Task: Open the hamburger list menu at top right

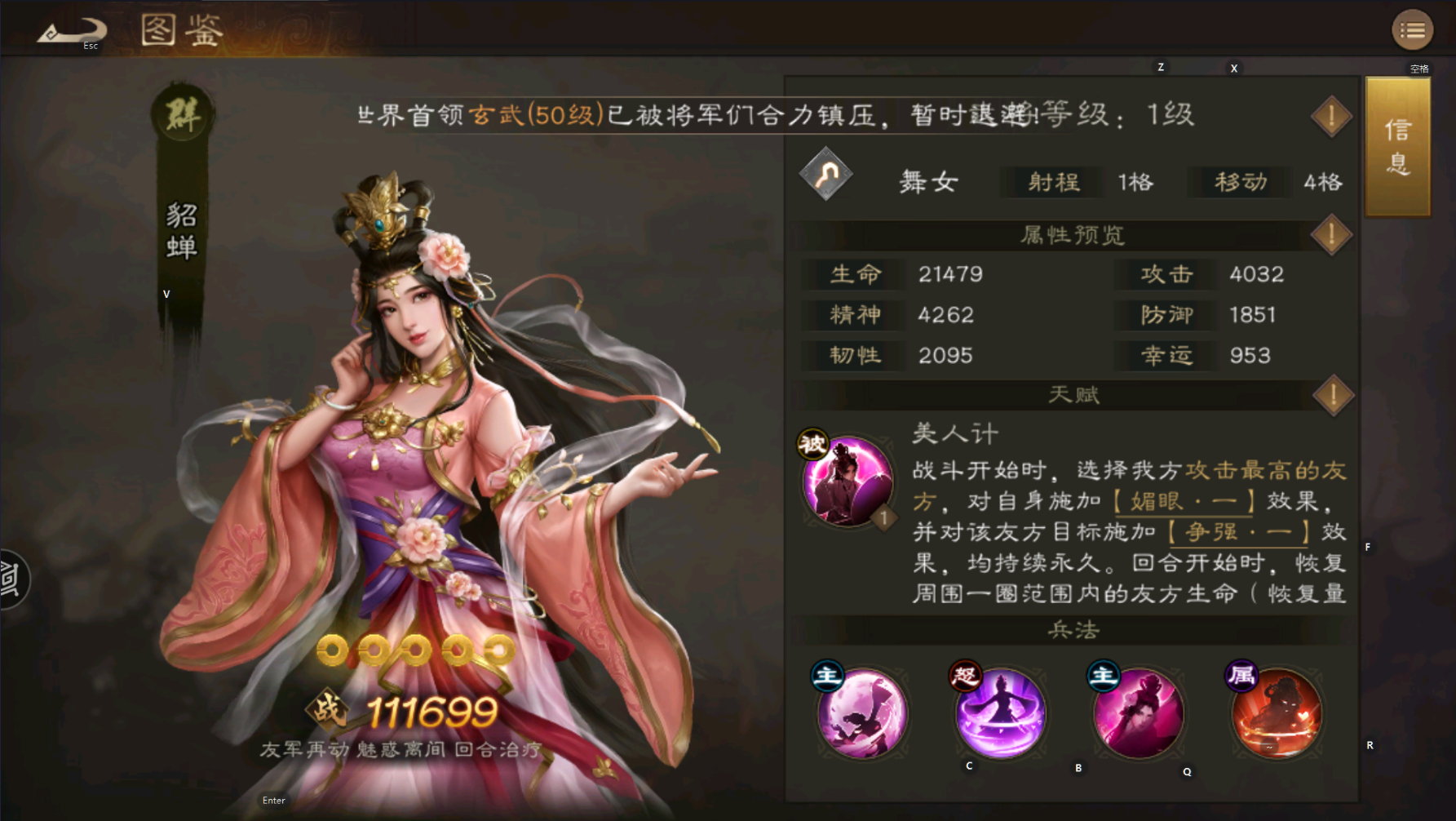Action: (x=1412, y=29)
